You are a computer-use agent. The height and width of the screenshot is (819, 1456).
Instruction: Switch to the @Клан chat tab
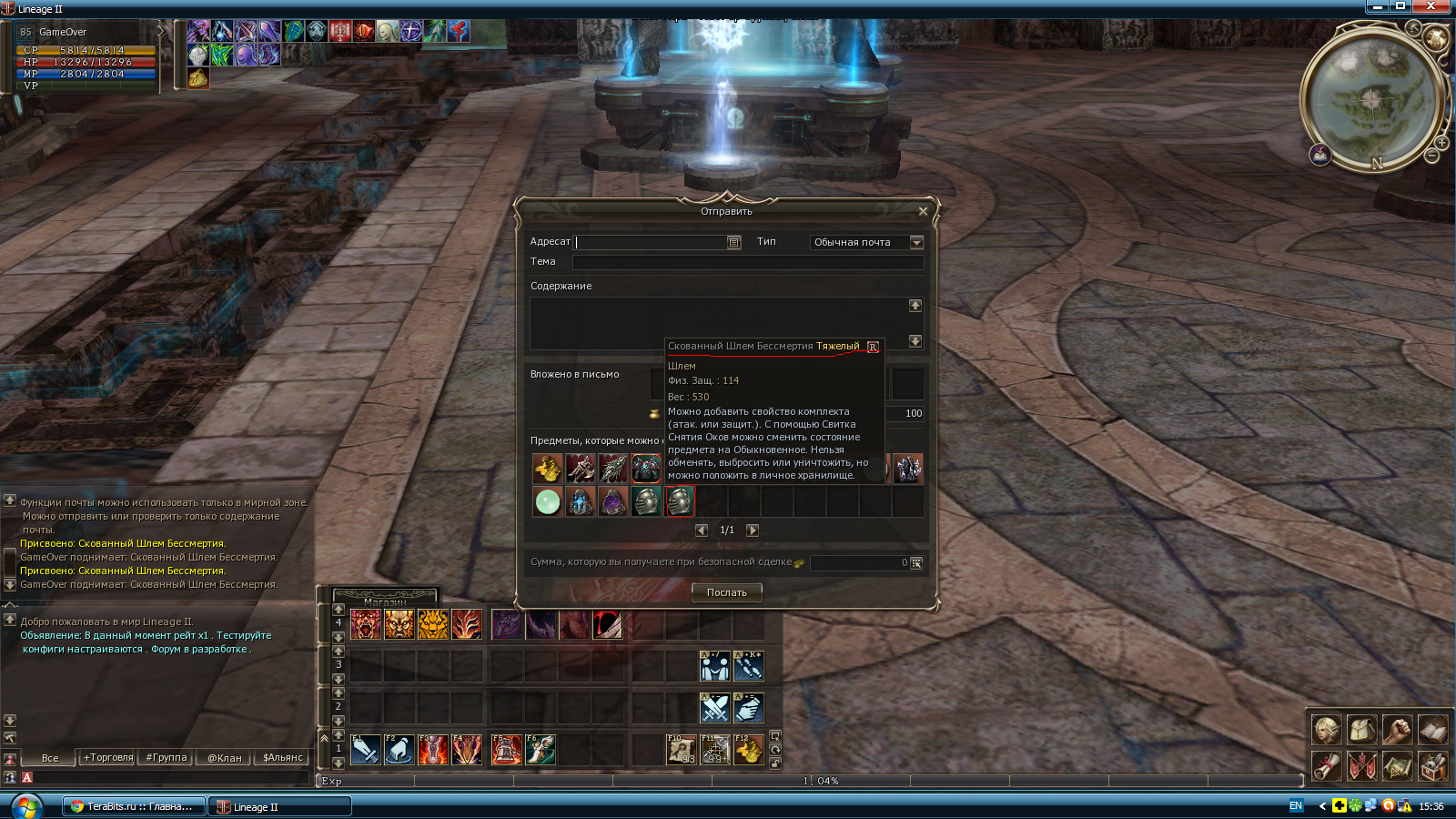225,757
